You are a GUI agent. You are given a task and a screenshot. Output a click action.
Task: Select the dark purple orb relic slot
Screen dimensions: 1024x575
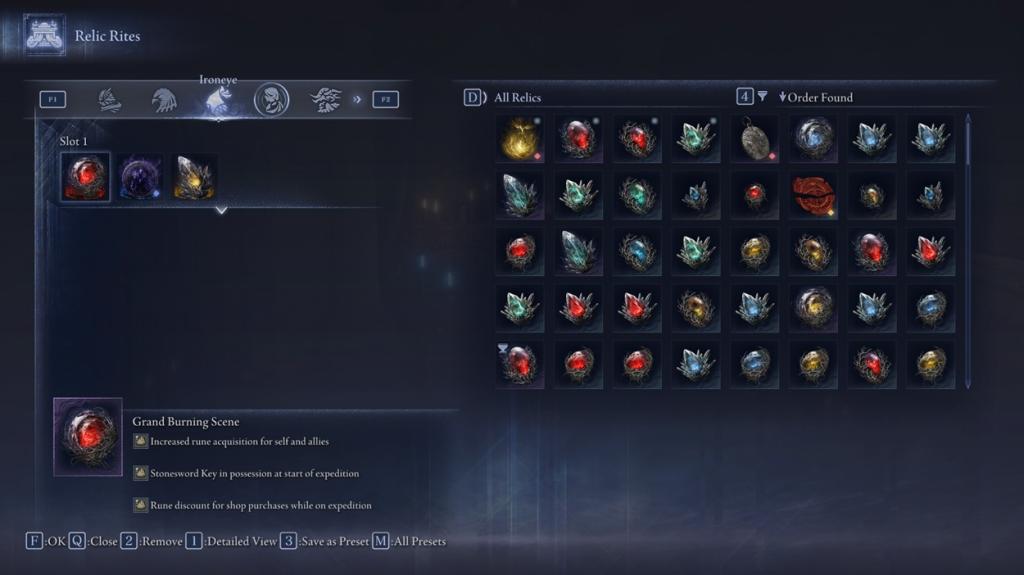(x=140, y=177)
